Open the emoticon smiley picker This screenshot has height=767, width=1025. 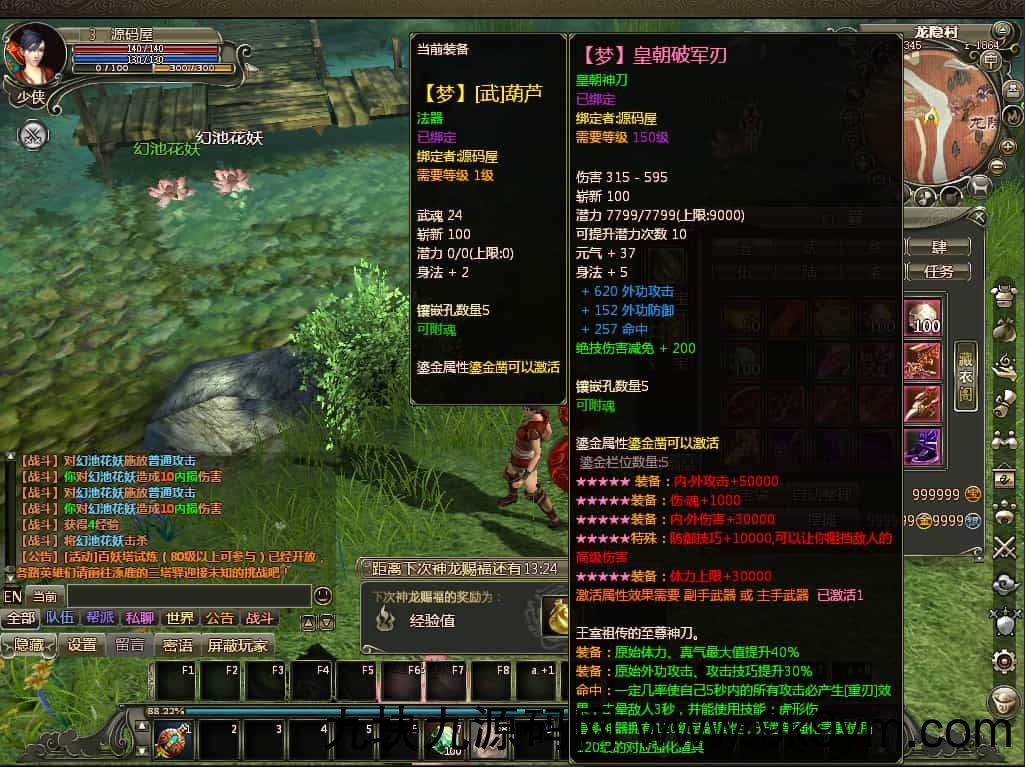click(322, 596)
